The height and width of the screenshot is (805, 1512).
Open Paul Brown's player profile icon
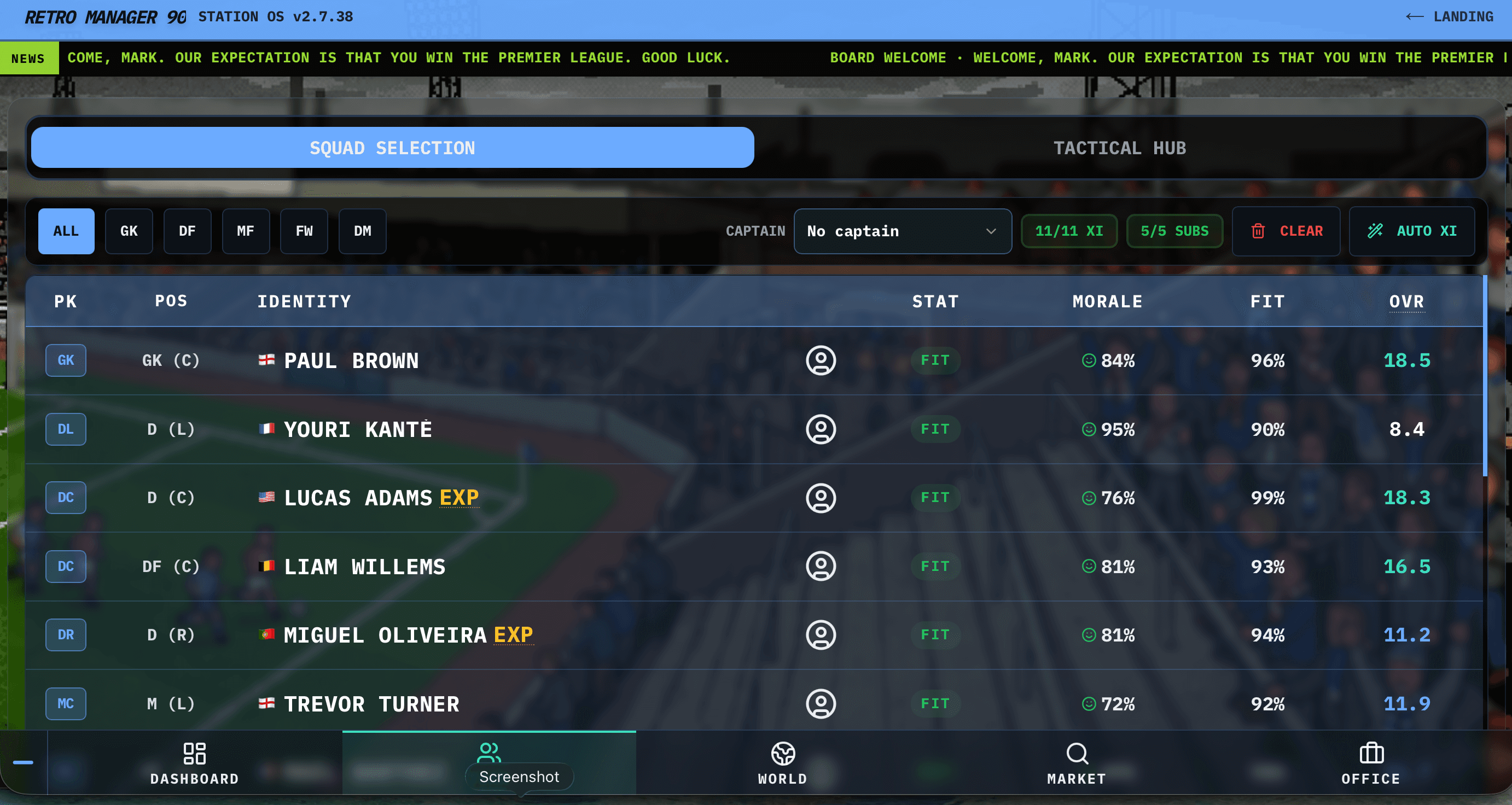click(821, 360)
